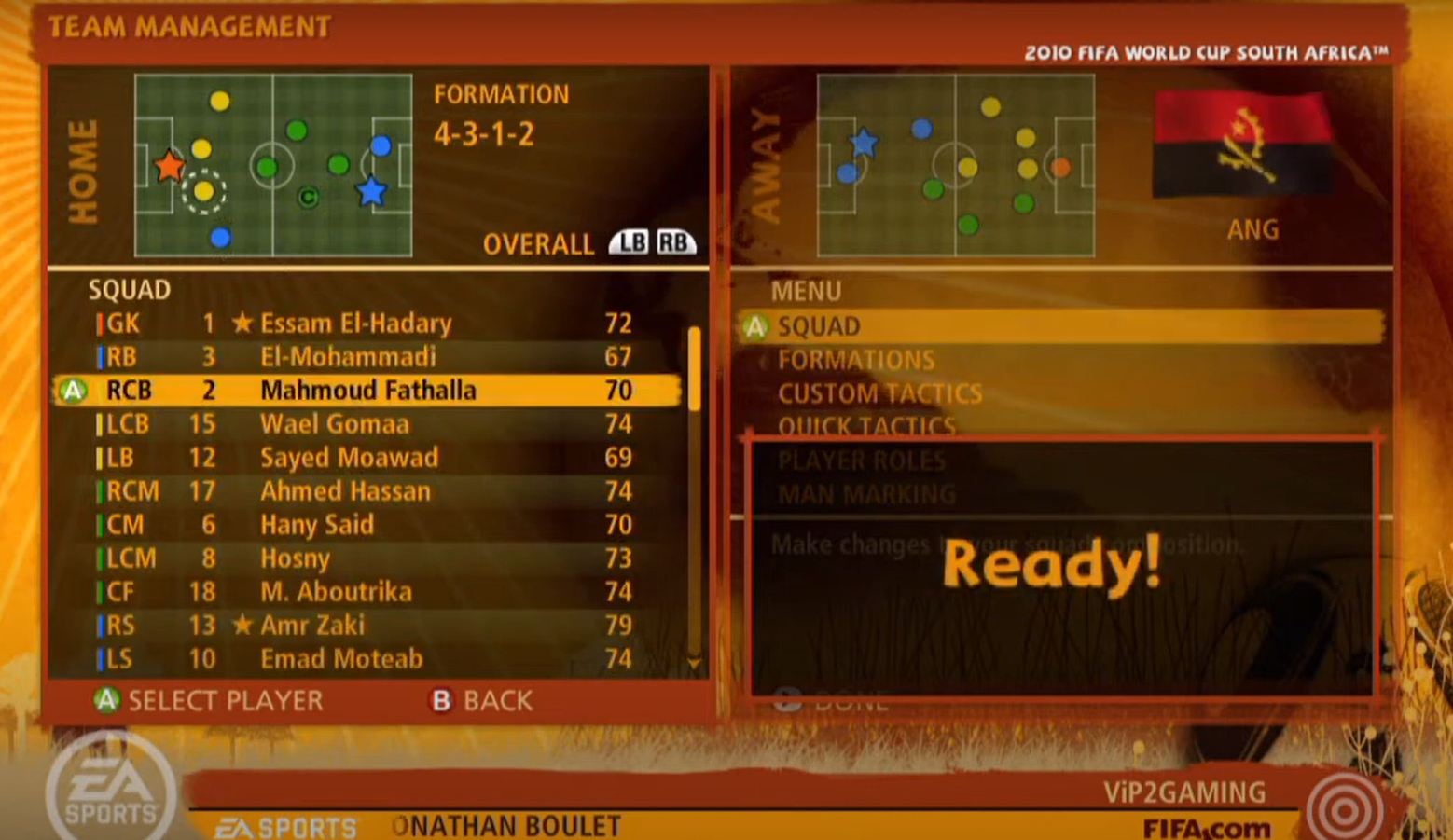Viewport: 1453px width, 840px height.
Task: Toggle the star next to Essam El-Hadary
Action: click(x=241, y=323)
